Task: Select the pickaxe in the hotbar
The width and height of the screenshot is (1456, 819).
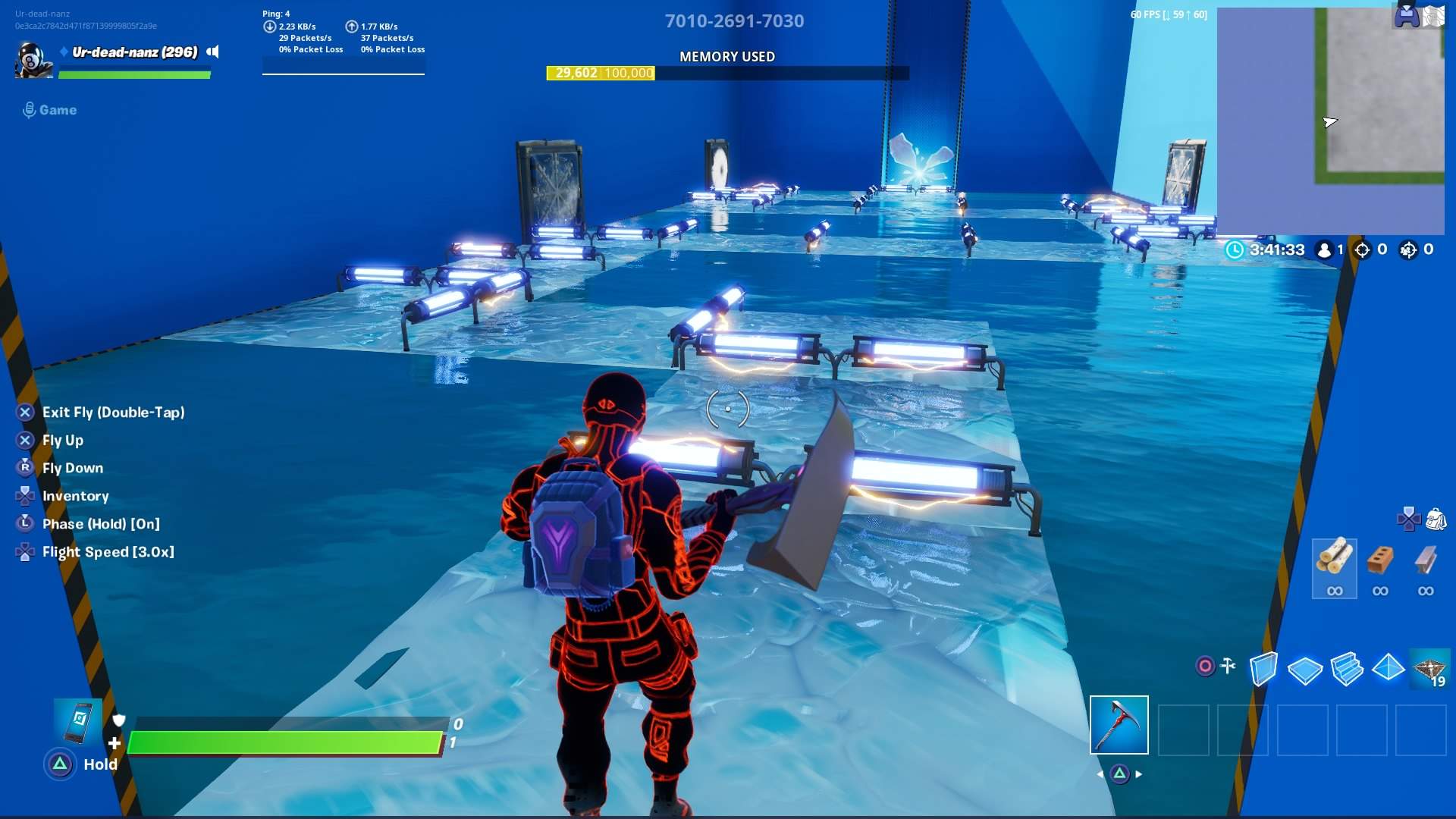Action: pos(1119,725)
